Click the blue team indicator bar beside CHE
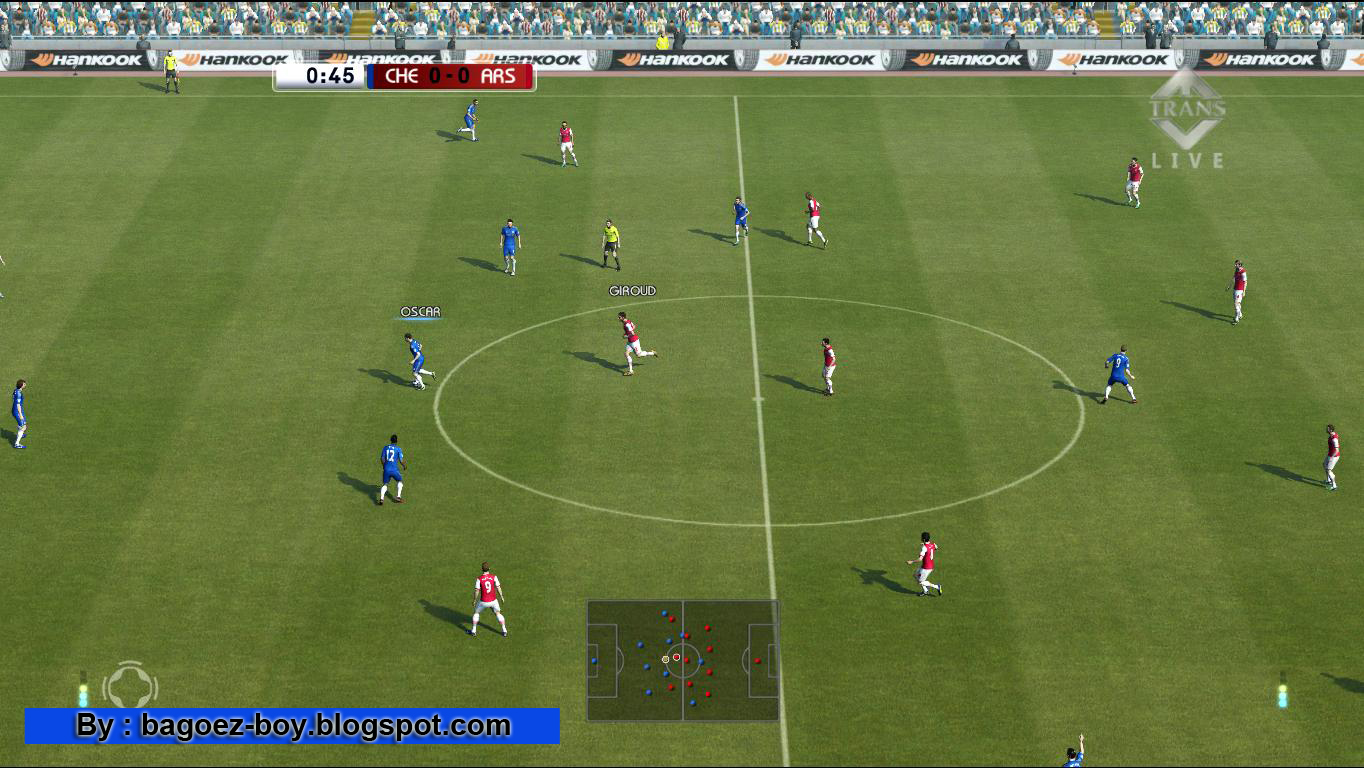The width and height of the screenshot is (1364, 768). pos(369,77)
